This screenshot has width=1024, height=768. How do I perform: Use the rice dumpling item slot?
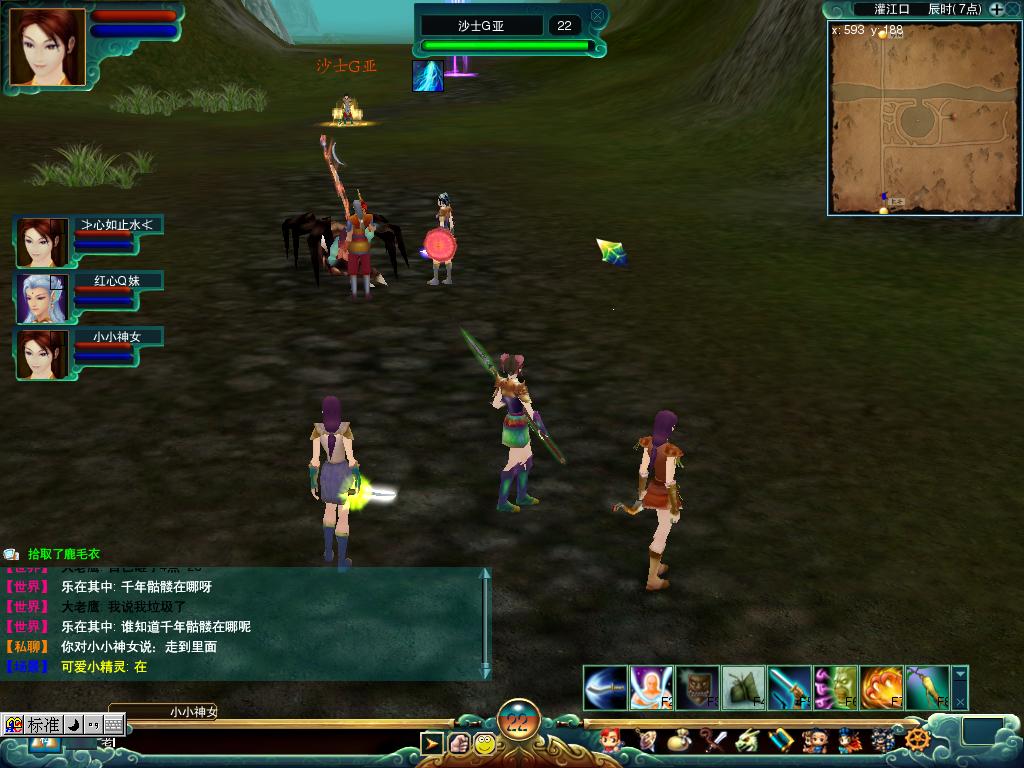tap(743, 688)
